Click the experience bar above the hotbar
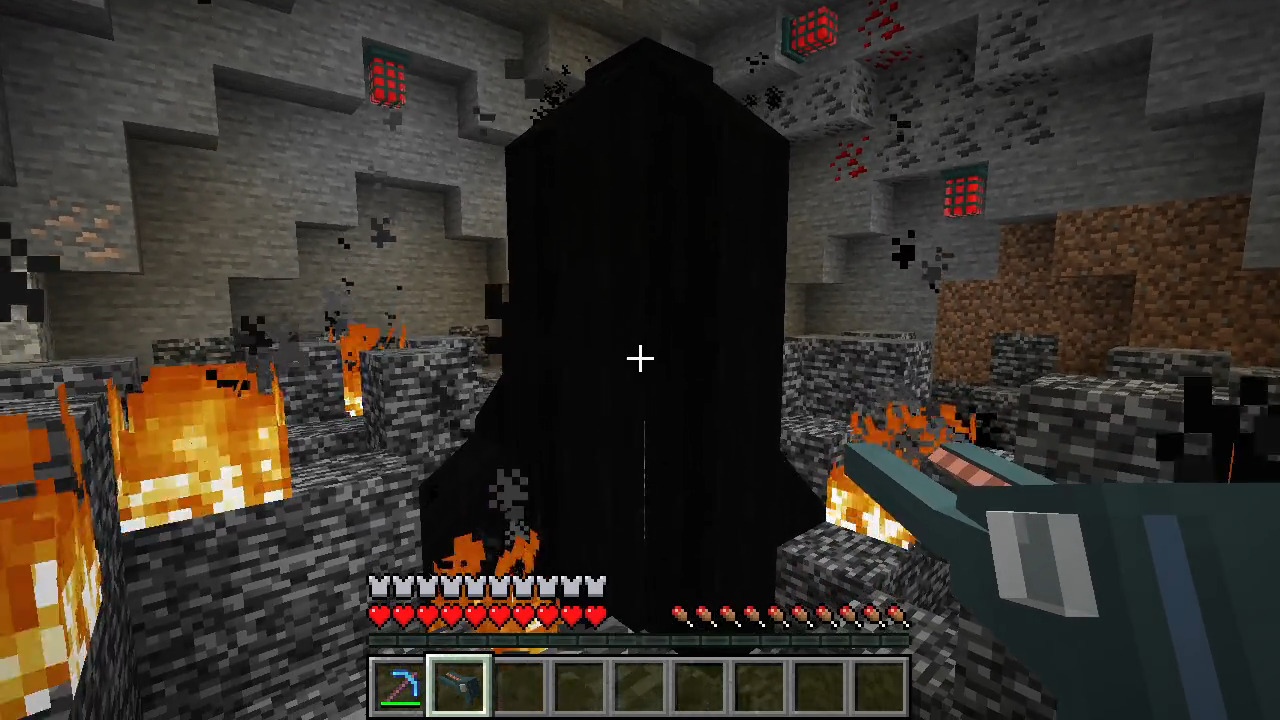Image resolution: width=1280 pixels, height=720 pixels. click(640, 641)
